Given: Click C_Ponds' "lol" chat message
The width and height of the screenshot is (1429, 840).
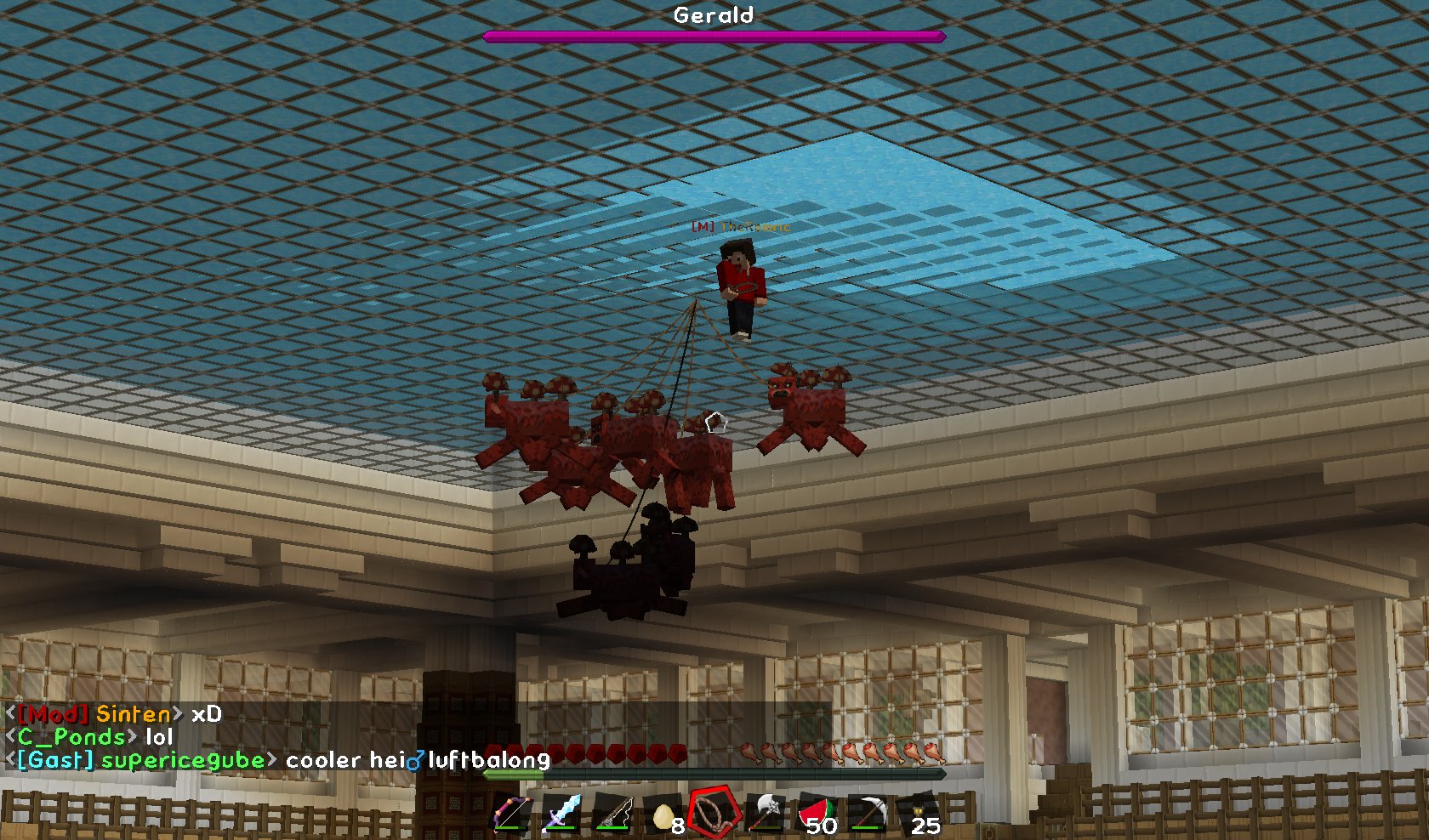Looking at the screenshot, I should tap(92, 737).
